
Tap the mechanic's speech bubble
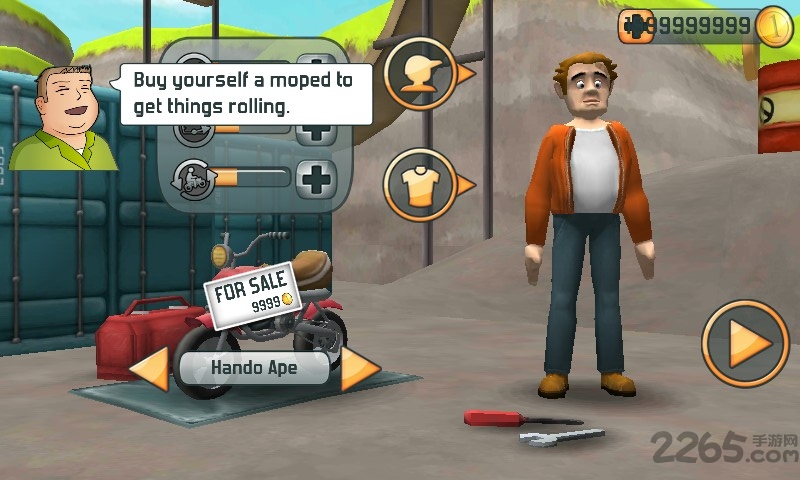[x=244, y=93]
